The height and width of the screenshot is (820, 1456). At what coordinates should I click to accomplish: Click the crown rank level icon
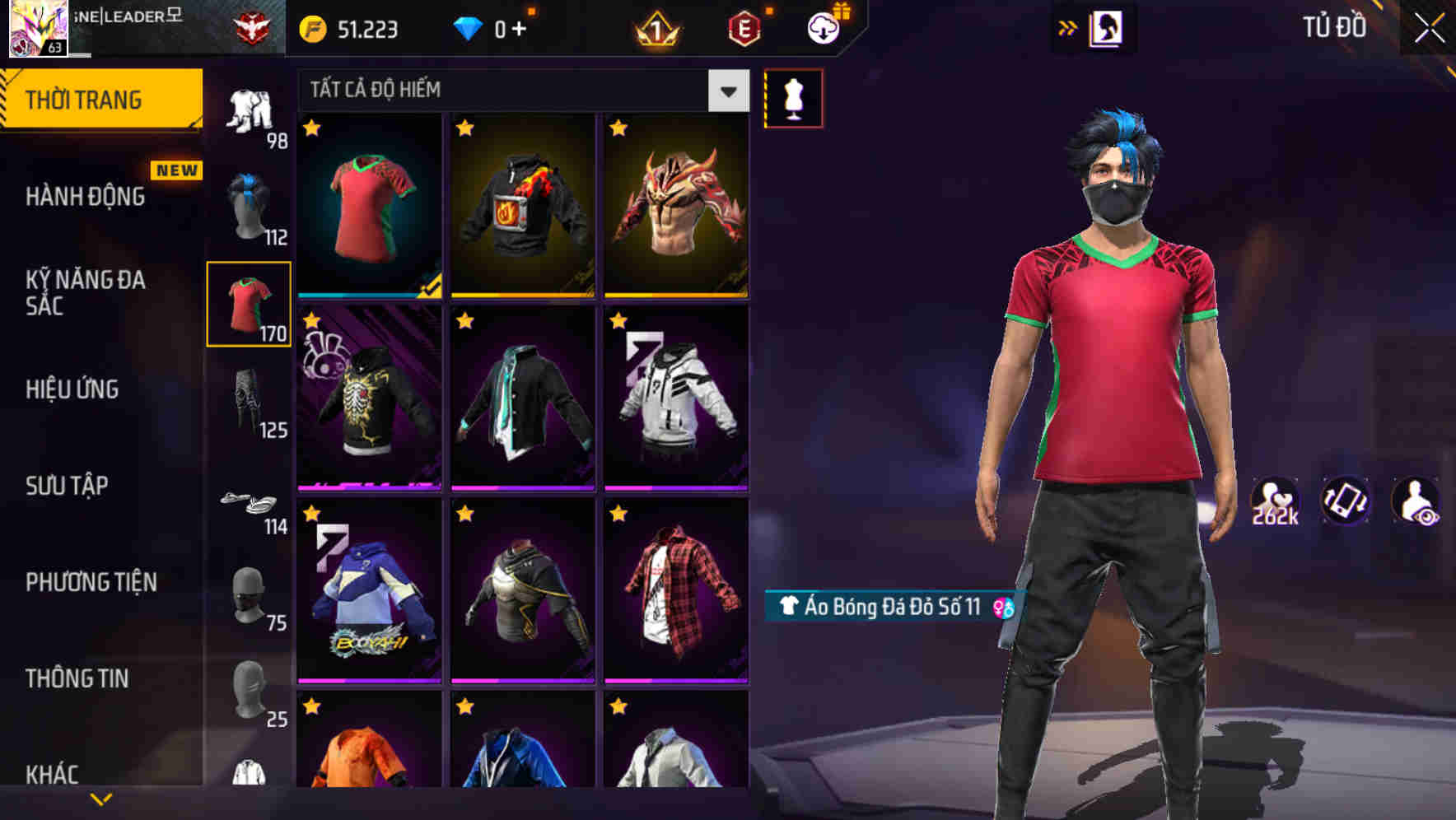pyautogui.click(x=655, y=27)
